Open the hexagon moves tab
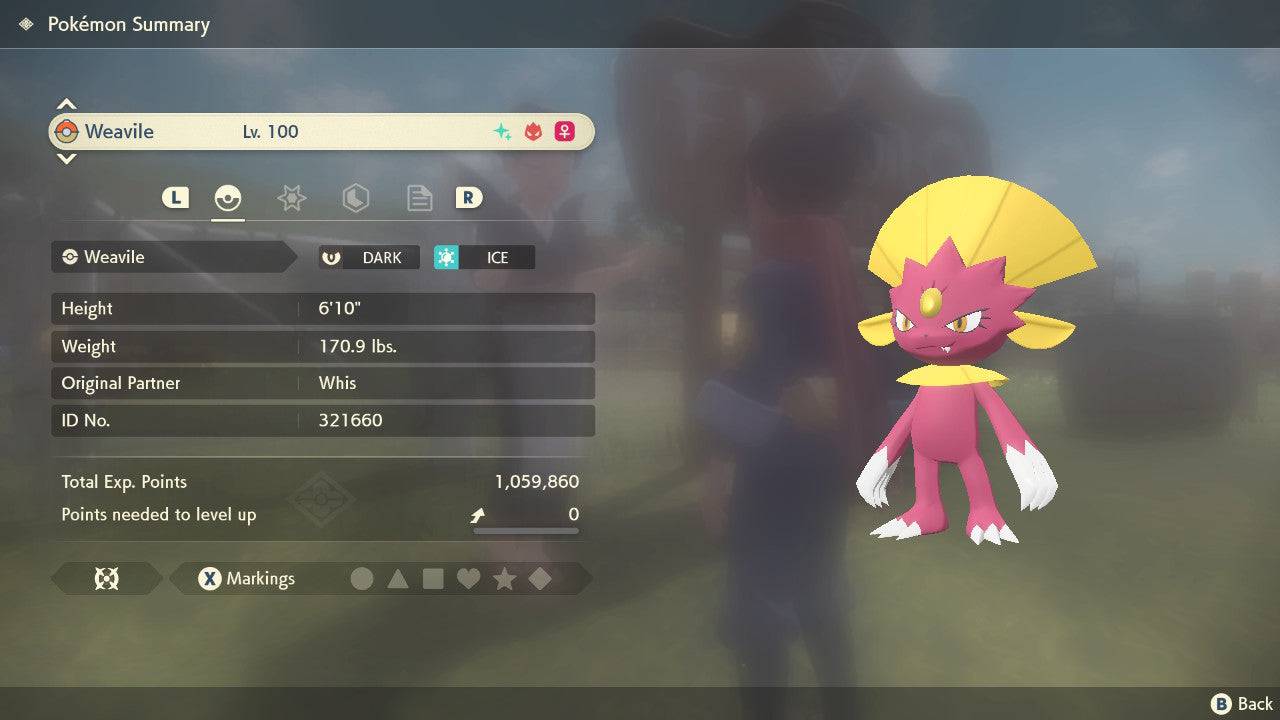The image size is (1280, 720). (x=355, y=198)
